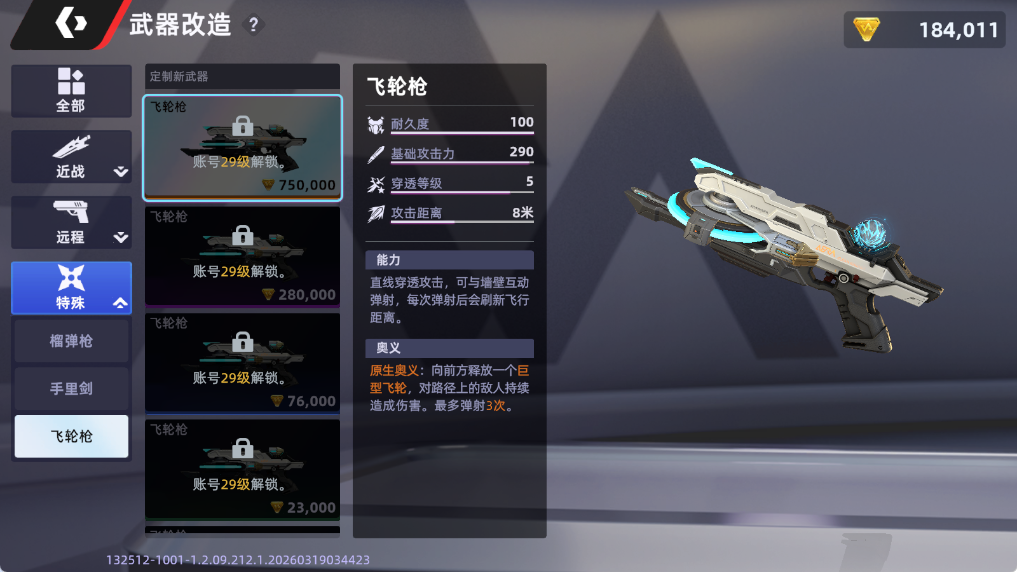Choose the 飞轮枪 costing 280,000

(242, 256)
